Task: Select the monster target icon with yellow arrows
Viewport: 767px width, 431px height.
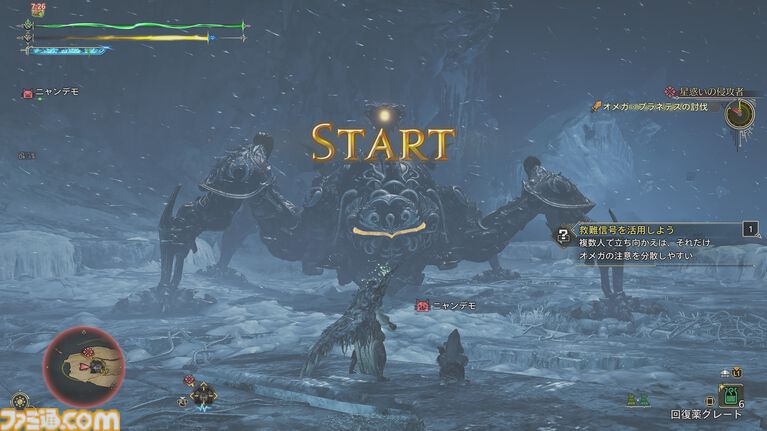Action: 203,393
